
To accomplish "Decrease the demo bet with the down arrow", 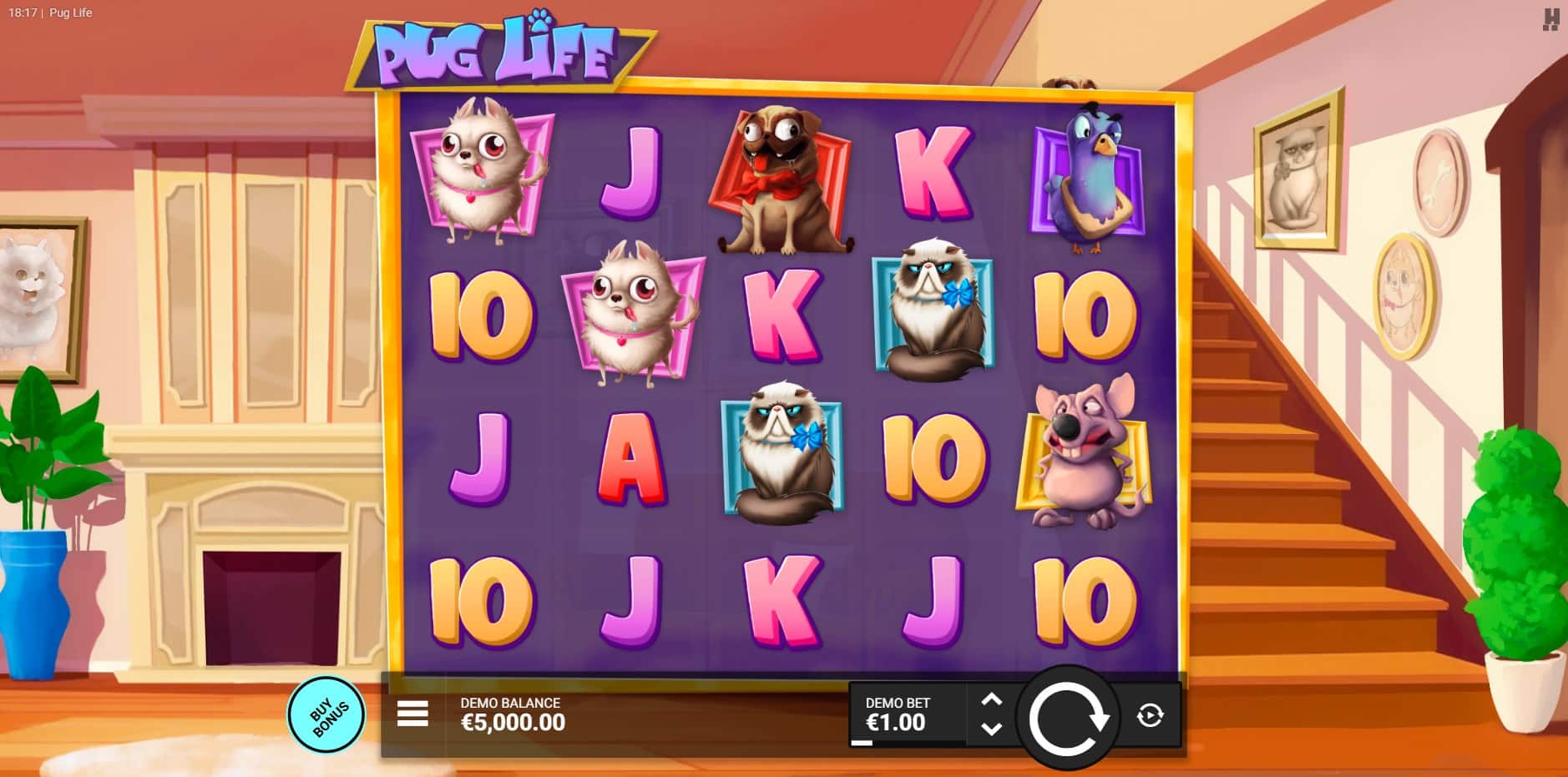I will pyautogui.click(x=991, y=729).
